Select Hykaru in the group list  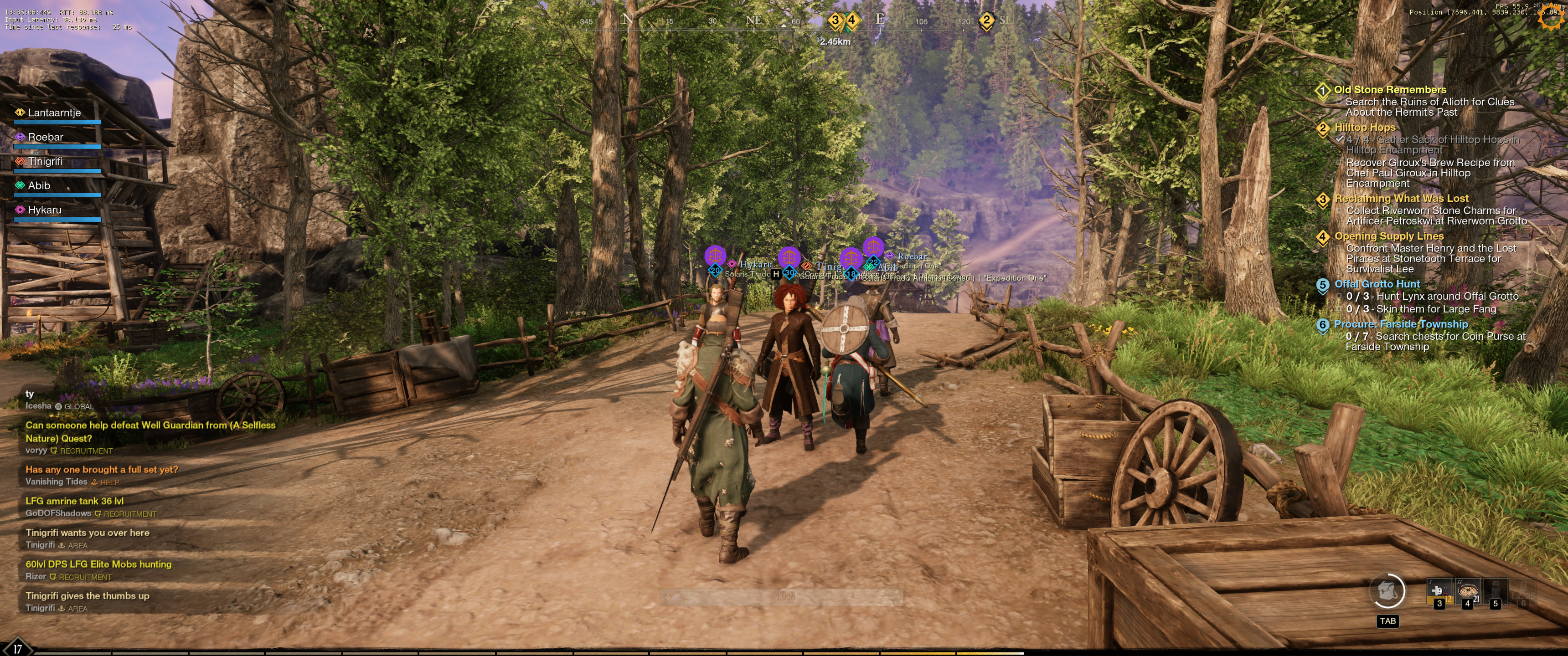coord(44,210)
